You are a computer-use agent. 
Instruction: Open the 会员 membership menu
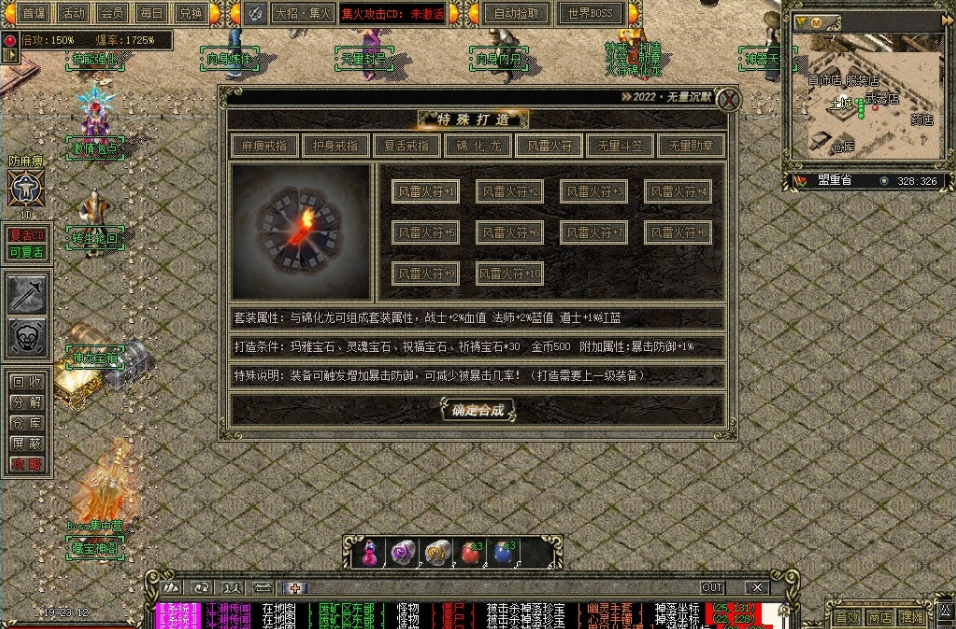point(112,13)
